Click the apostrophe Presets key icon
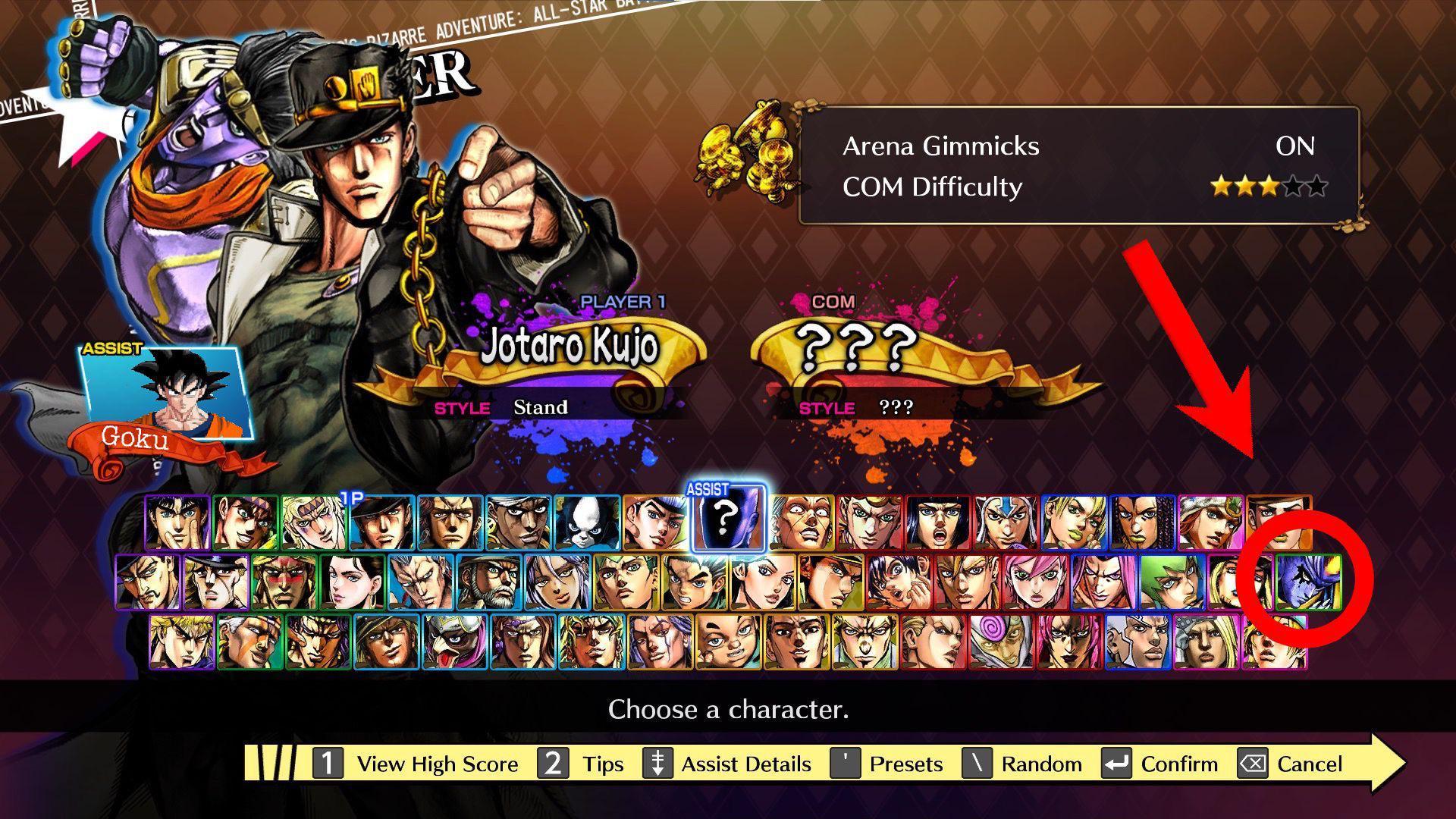The image size is (1456, 819). click(844, 764)
